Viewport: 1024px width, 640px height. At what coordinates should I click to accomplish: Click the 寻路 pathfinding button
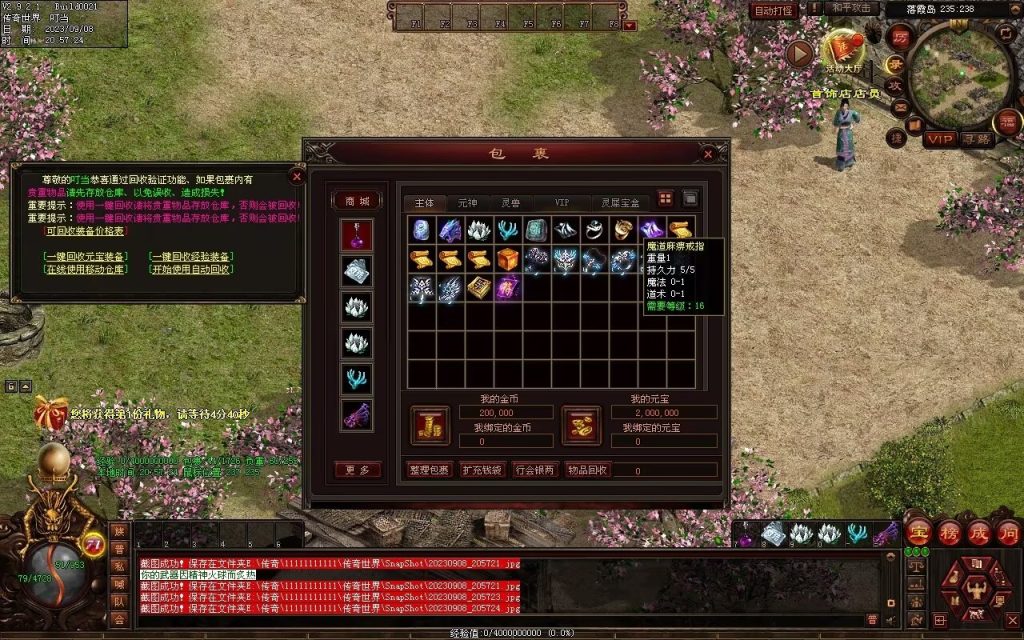(975, 139)
